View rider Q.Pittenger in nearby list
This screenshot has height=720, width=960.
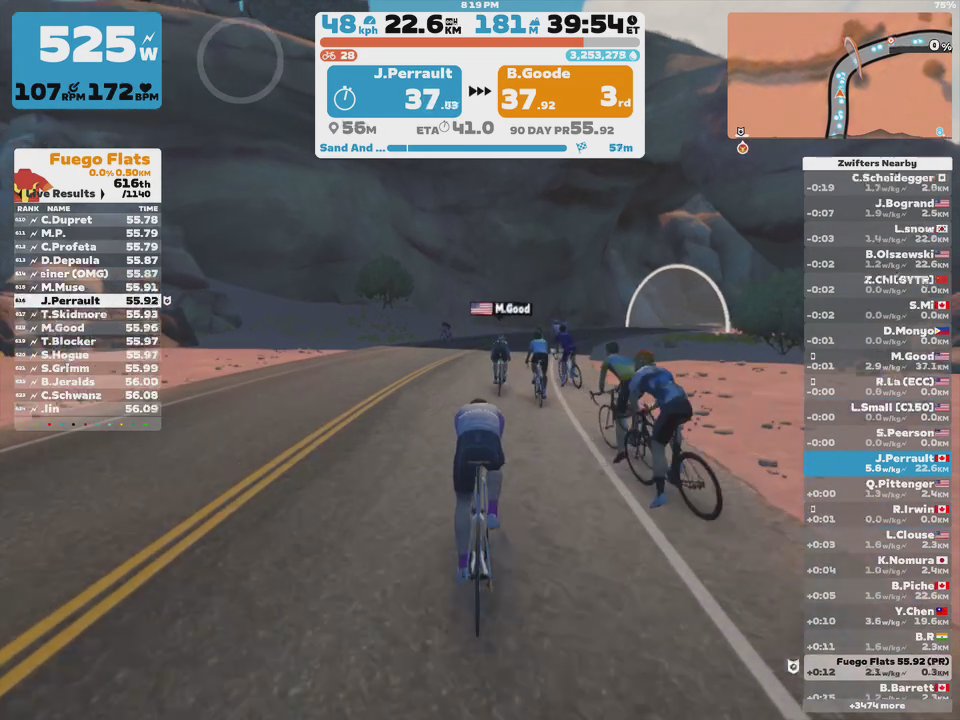878,489
